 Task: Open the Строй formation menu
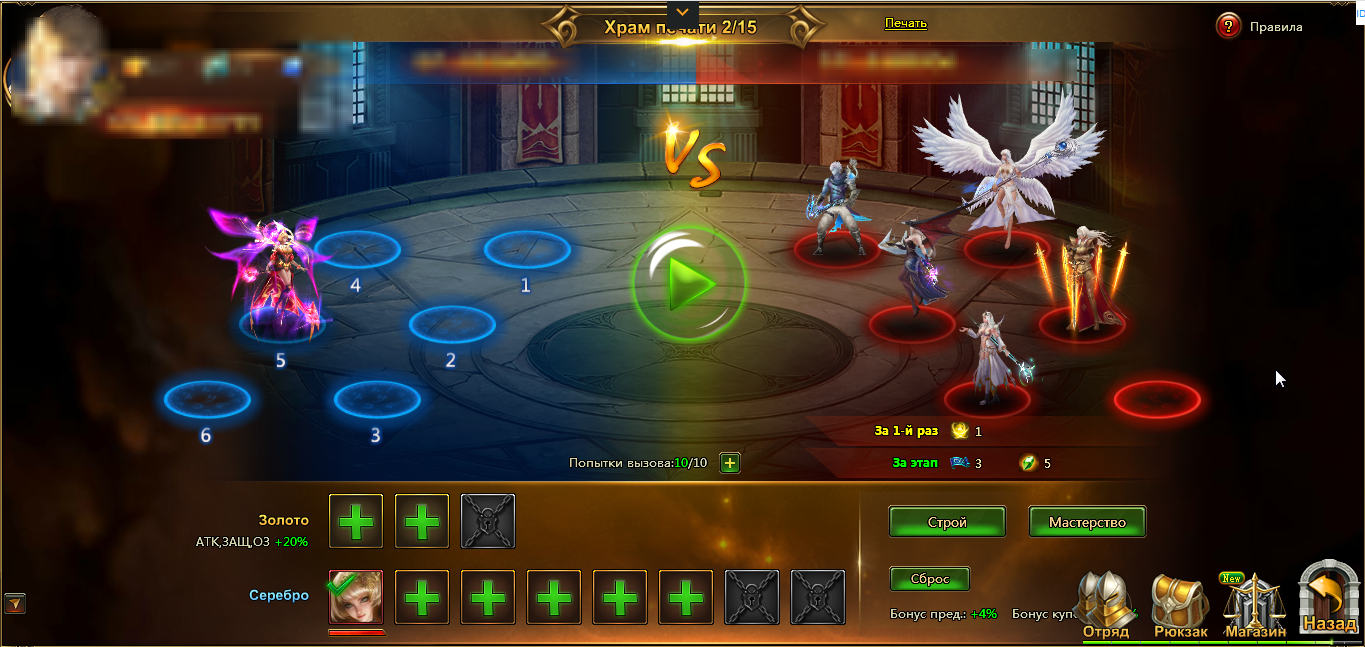947,522
